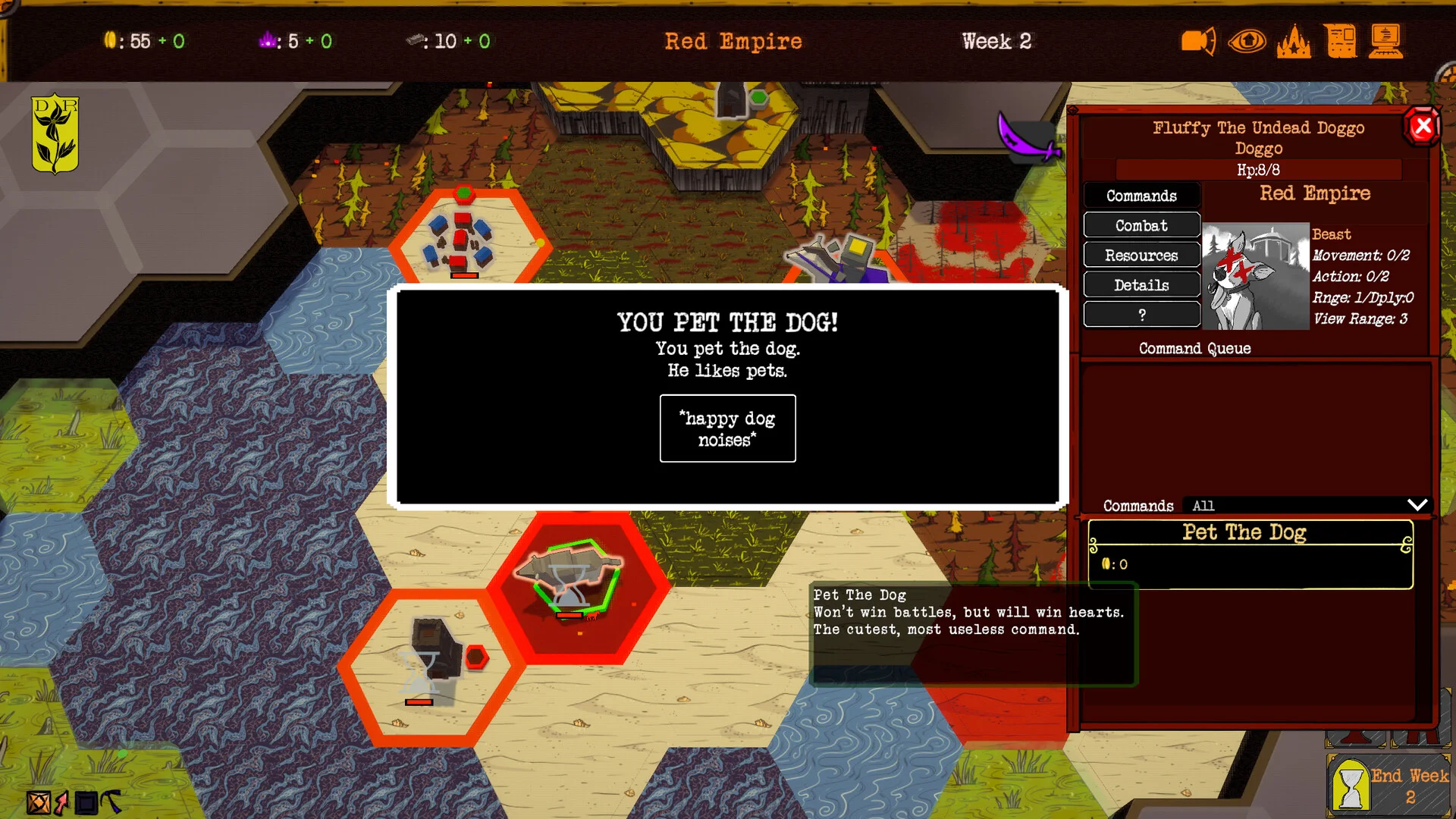Toggle the camera icon in top bar

1198,41
